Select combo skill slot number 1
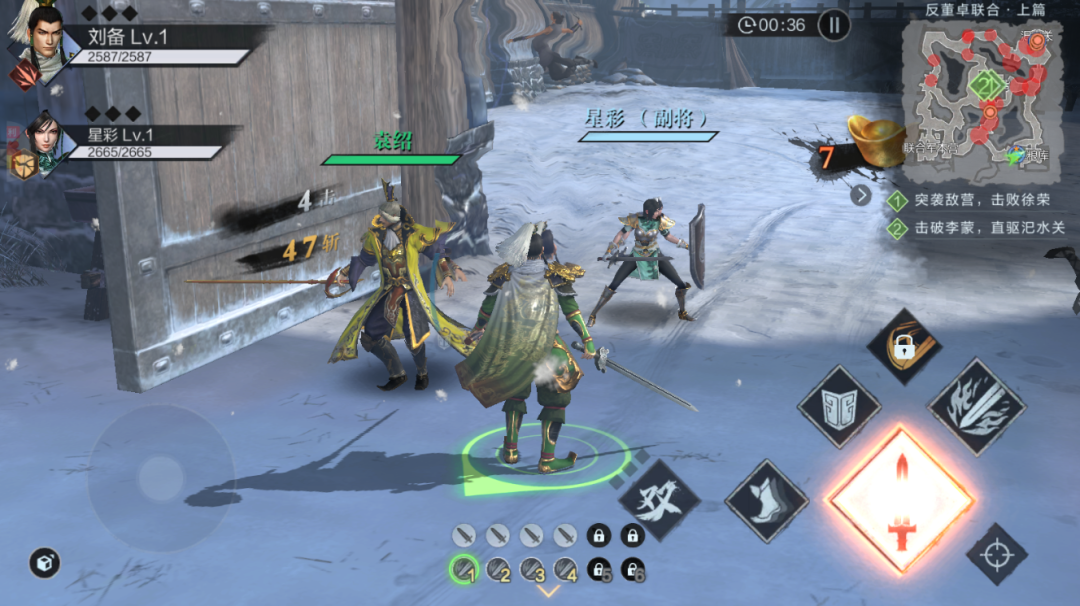The width and height of the screenshot is (1080, 606). pyautogui.click(x=463, y=569)
